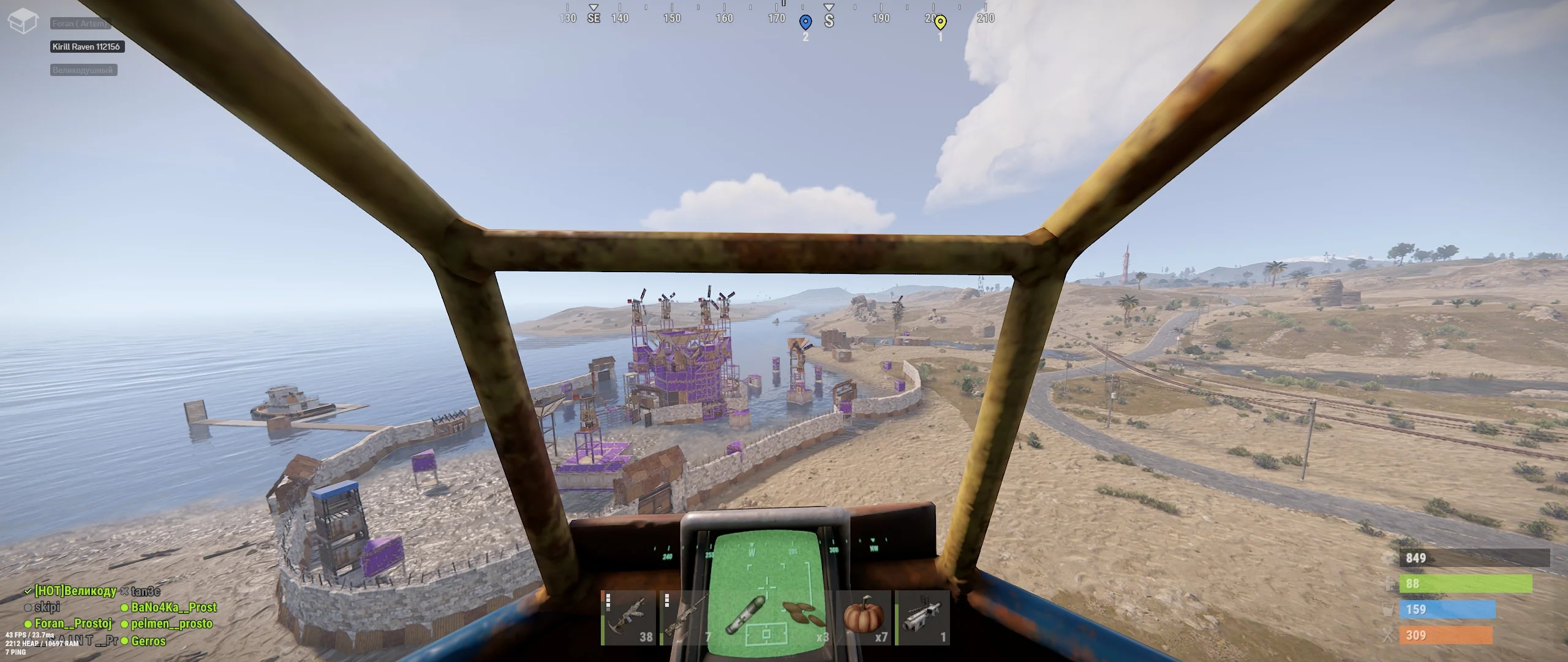Click the yellow map marker on compass
Viewport: 1568px width, 662px height.
tap(940, 23)
